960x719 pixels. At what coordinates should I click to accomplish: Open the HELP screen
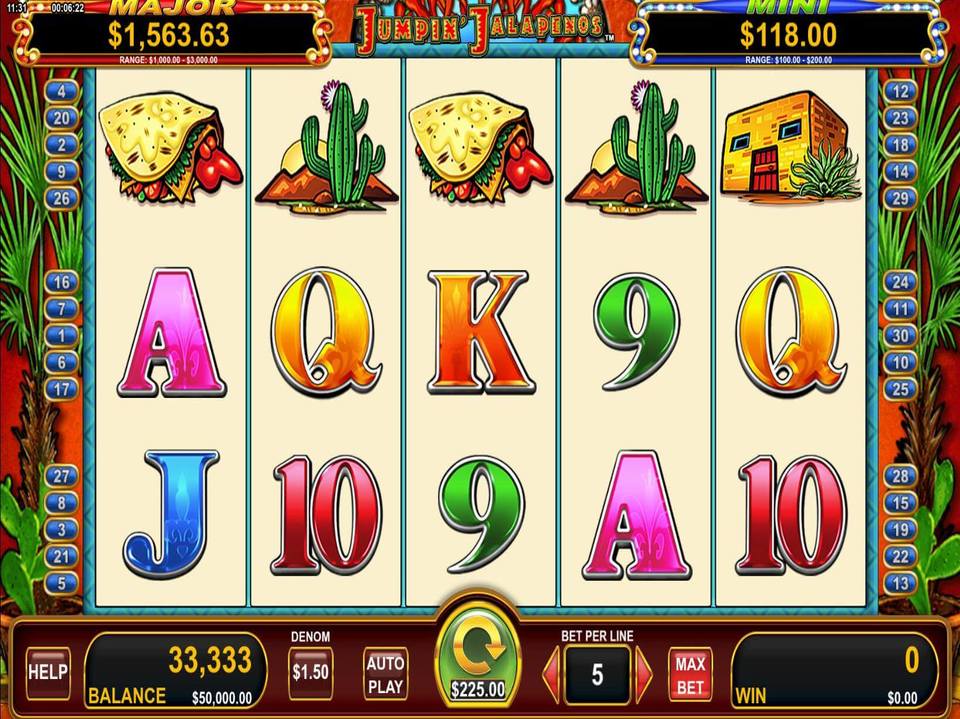coord(47,671)
